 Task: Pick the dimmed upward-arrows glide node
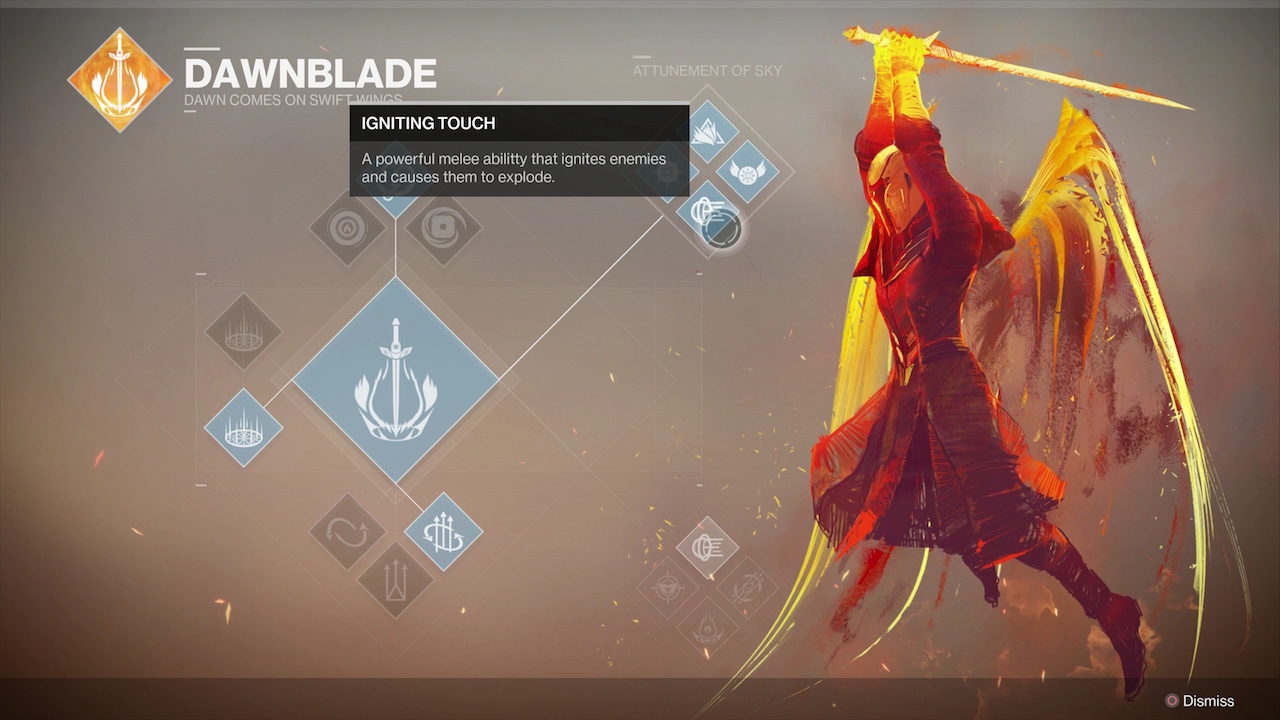(x=395, y=580)
